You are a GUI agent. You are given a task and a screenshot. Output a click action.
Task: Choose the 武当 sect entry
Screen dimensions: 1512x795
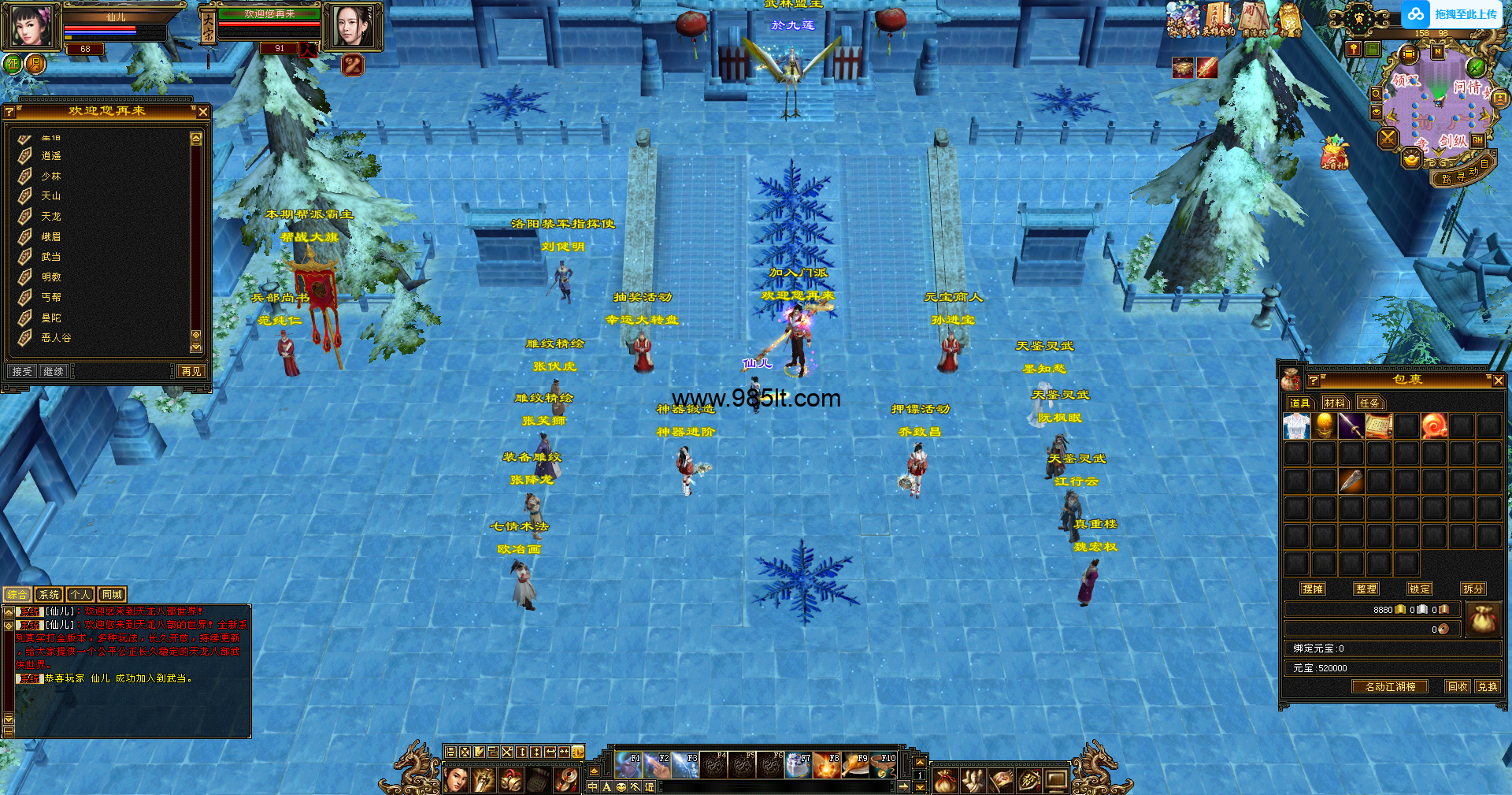click(x=50, y=257)
